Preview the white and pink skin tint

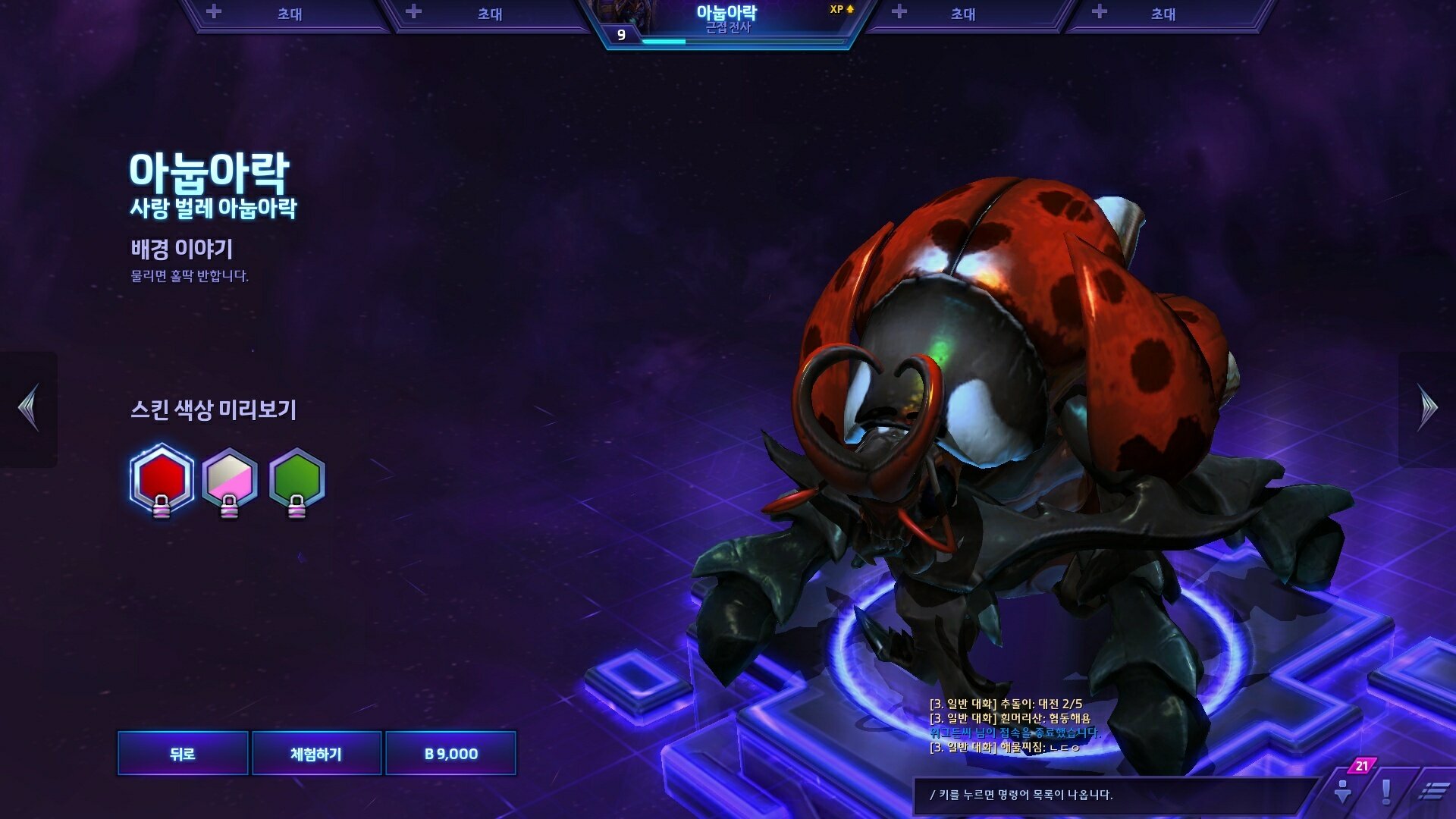coord(229,479)
